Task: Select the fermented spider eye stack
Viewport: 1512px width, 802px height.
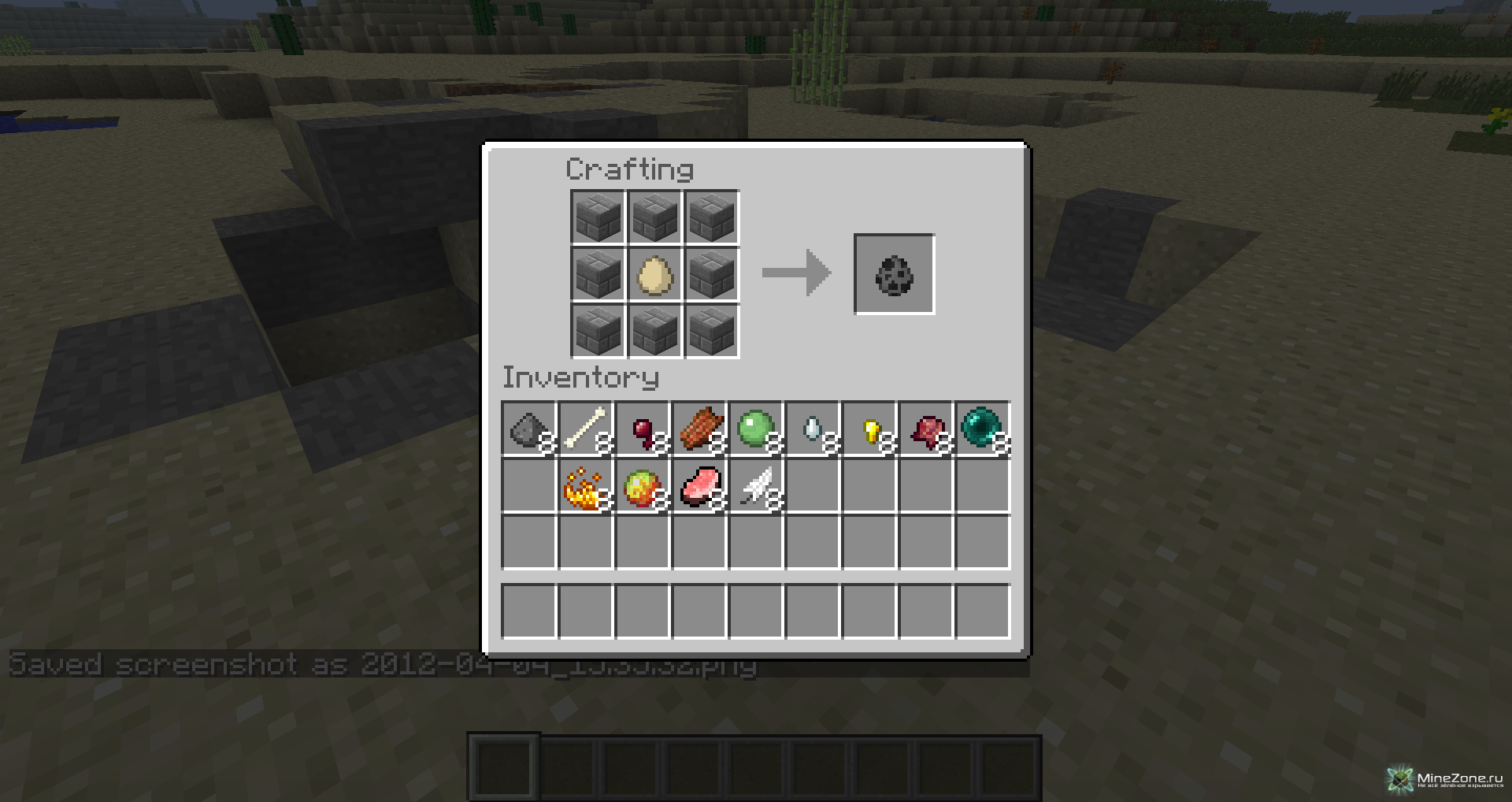Action: coord(926,429)
